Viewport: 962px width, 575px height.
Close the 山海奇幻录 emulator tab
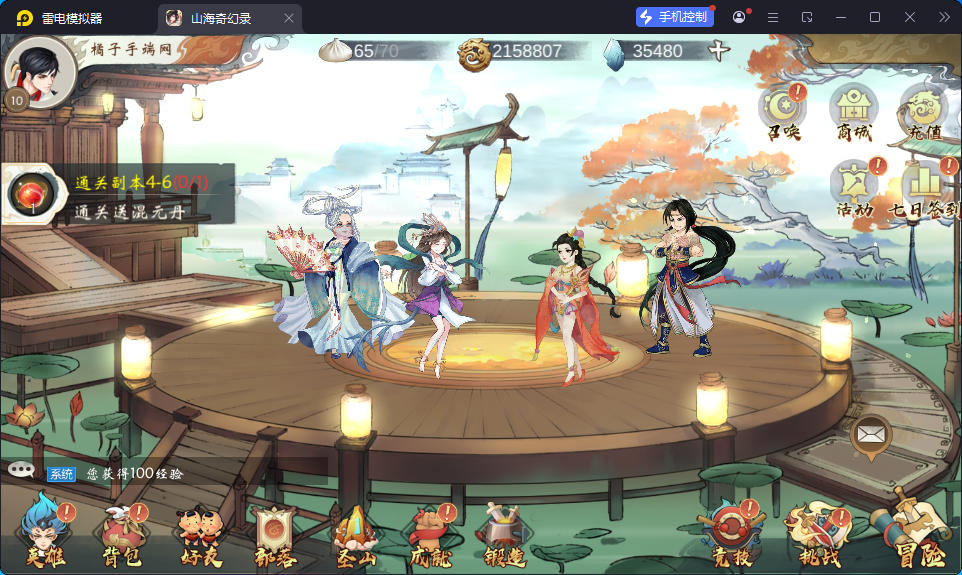point(290,18)
